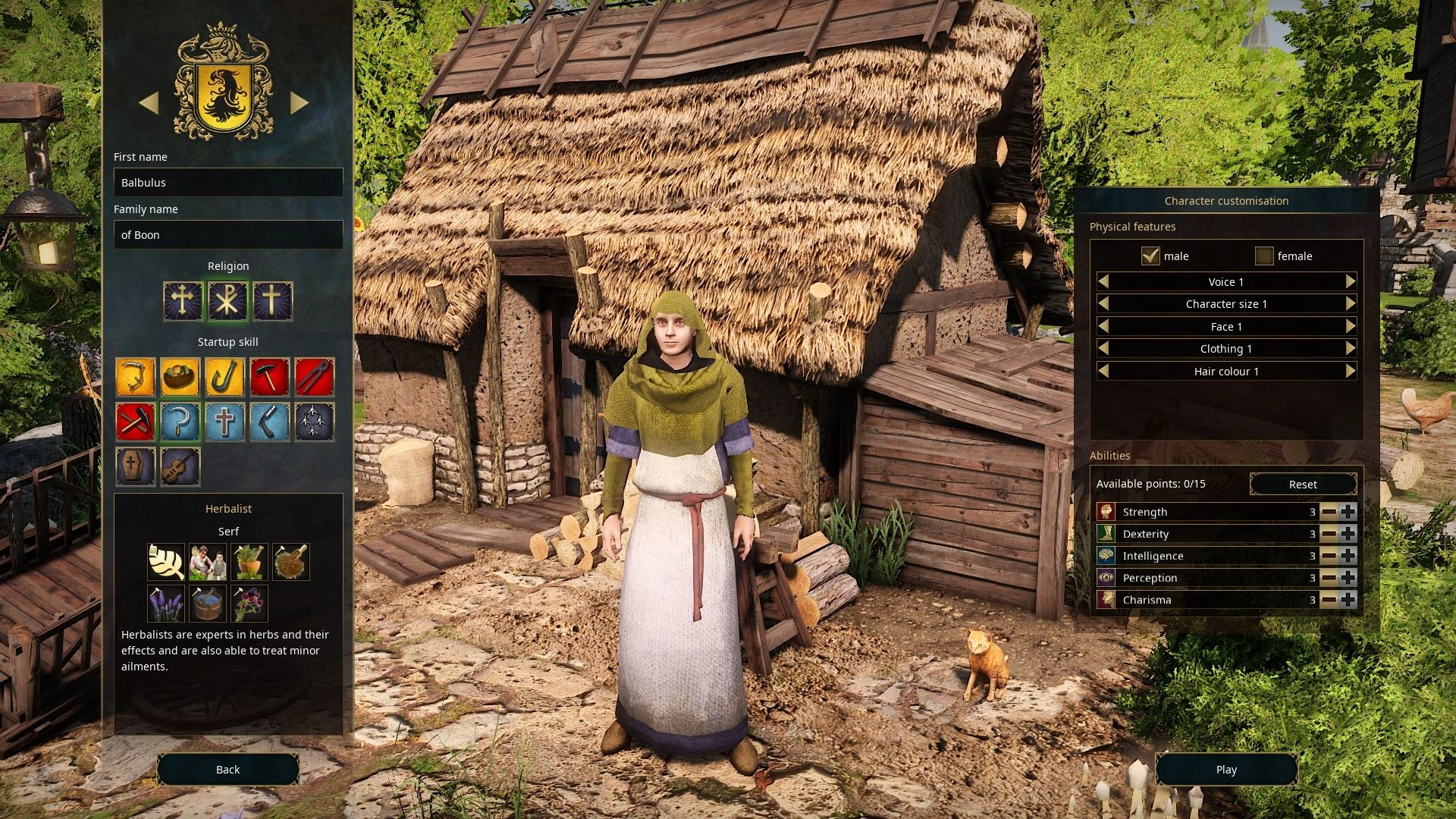Edit the First name field Balbulus

click(x=228, y=183)
